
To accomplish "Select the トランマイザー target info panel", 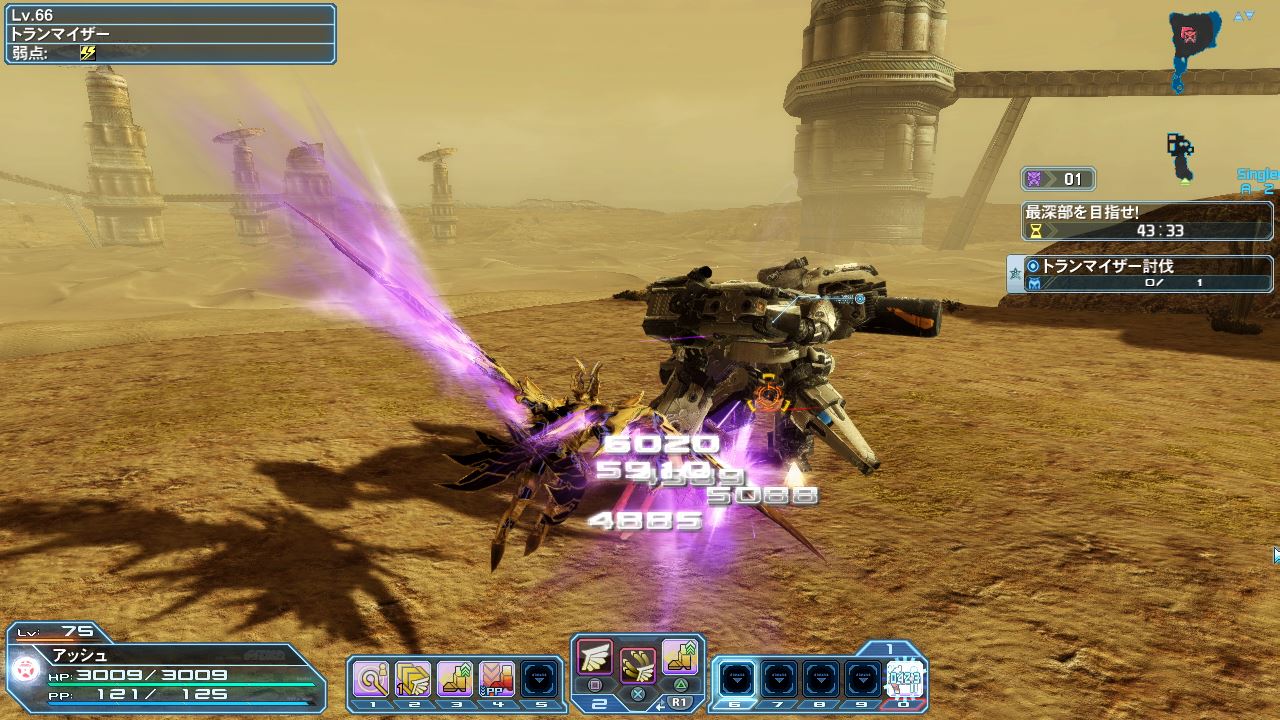I will [170, 34].
